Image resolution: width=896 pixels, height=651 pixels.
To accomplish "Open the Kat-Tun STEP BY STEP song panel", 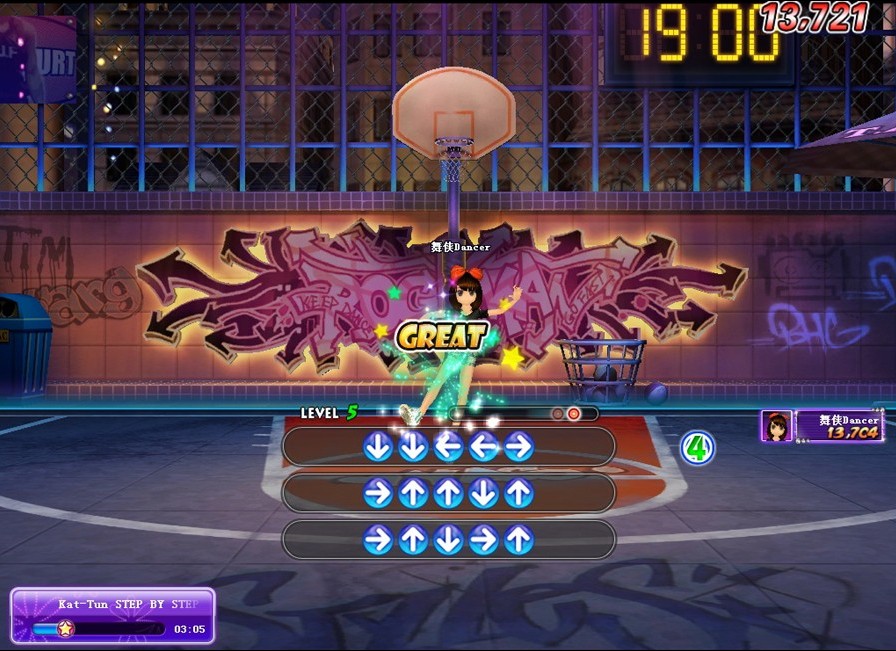I will [113, 615].
